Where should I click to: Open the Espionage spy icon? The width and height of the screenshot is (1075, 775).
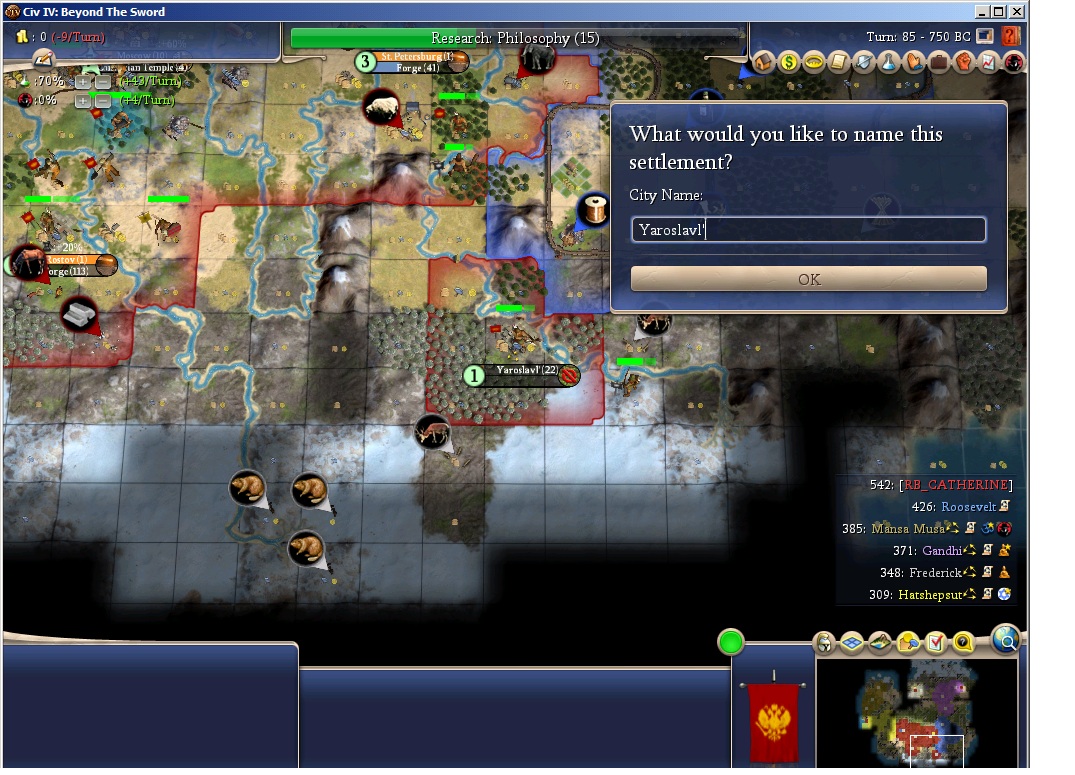pos(1013,63)
